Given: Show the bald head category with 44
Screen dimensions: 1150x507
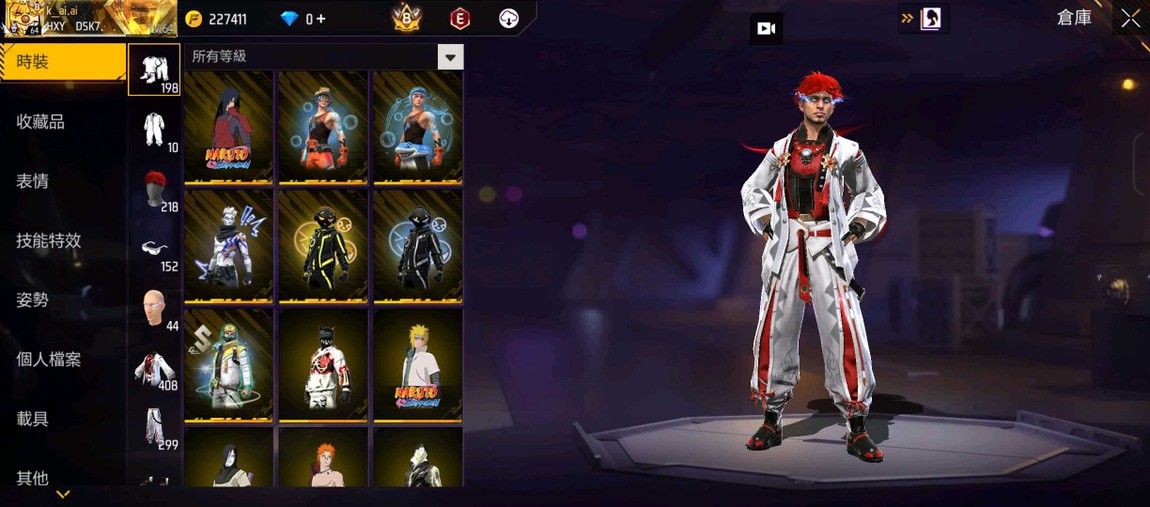Looking at the screenshot, I should pyautogui.click(x=154, y=309).
